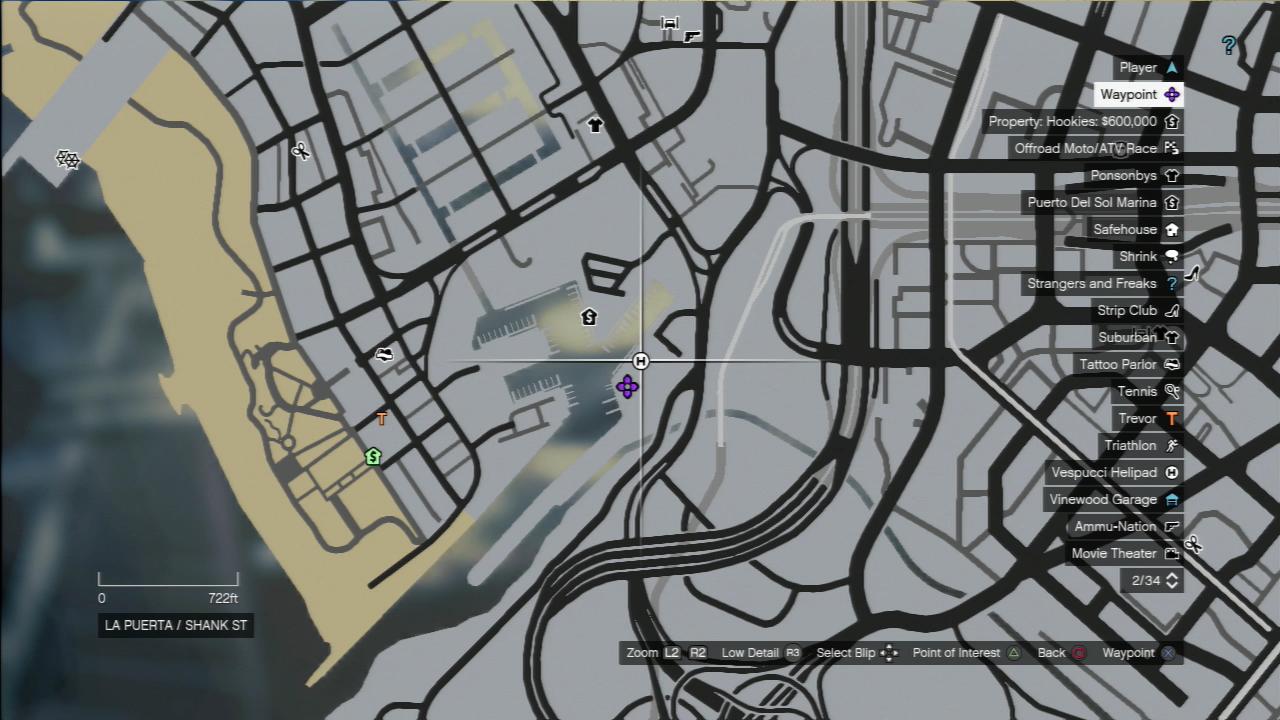Click the car dealership blip on the map
This screenshot has width=1280, height=720.
pos(384,354)
